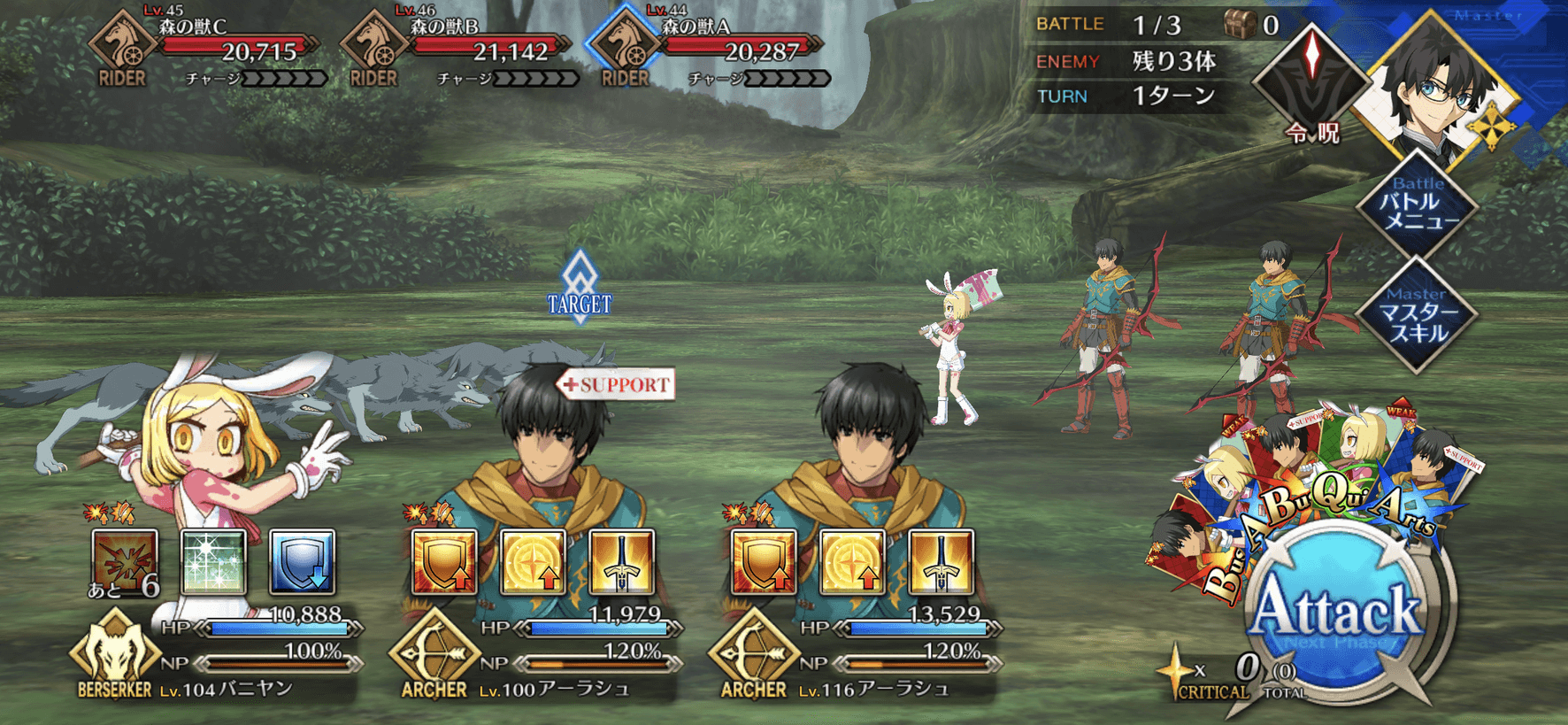Open the Battle Menu (バトルメニュー)

coord(1417,205)
